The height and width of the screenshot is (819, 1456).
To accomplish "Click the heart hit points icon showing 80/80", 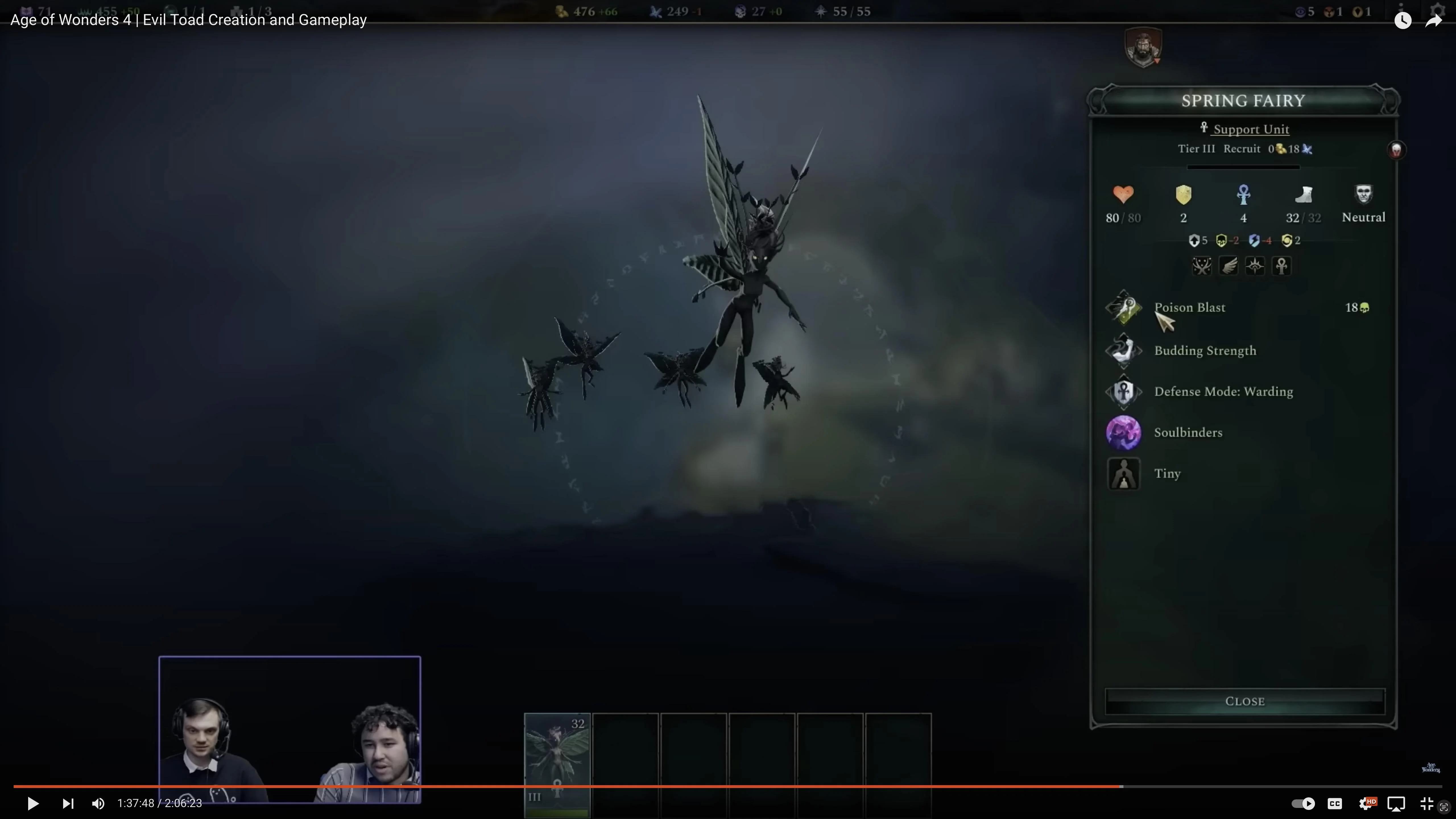I will coord(1124,195).
